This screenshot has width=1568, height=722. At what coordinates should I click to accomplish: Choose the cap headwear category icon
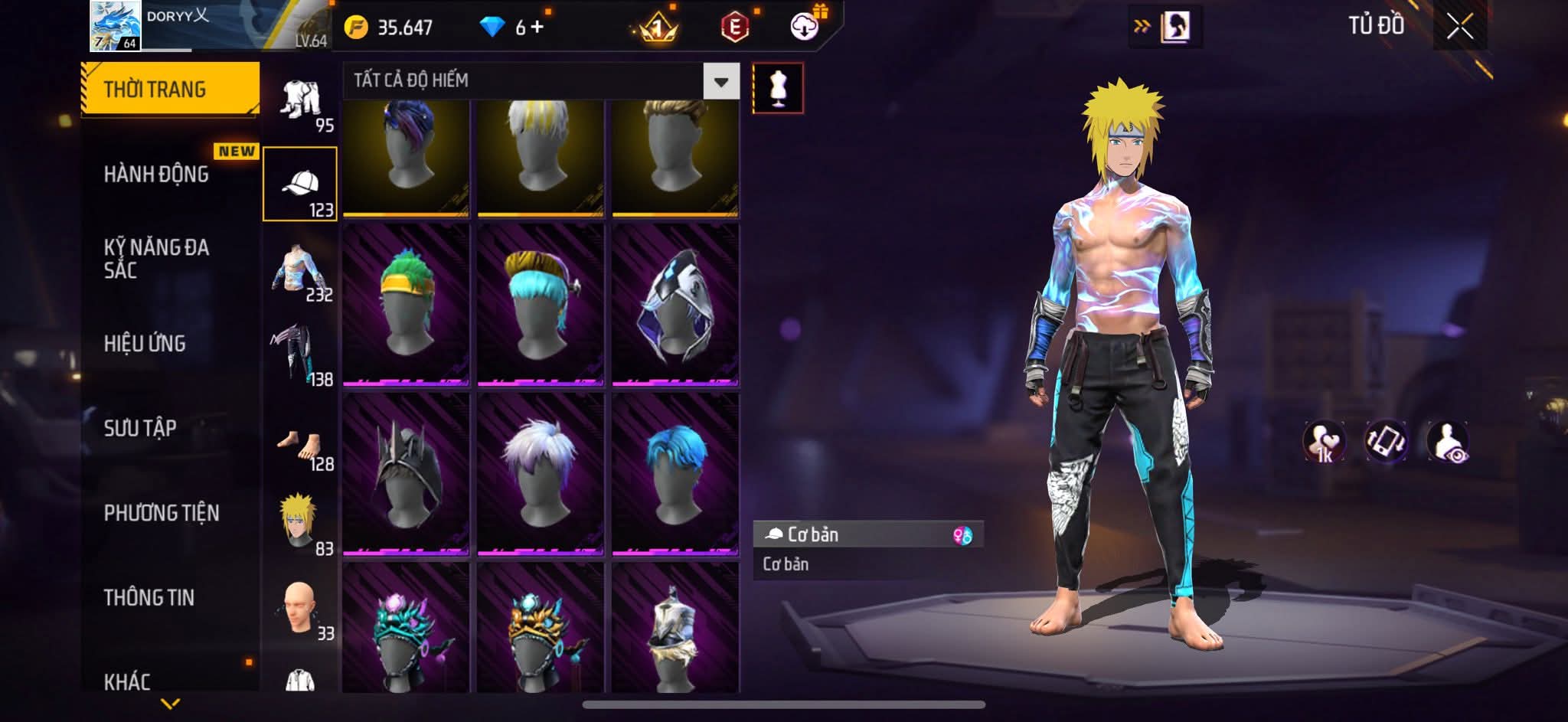pyautogui.click(x=300, y=185)
